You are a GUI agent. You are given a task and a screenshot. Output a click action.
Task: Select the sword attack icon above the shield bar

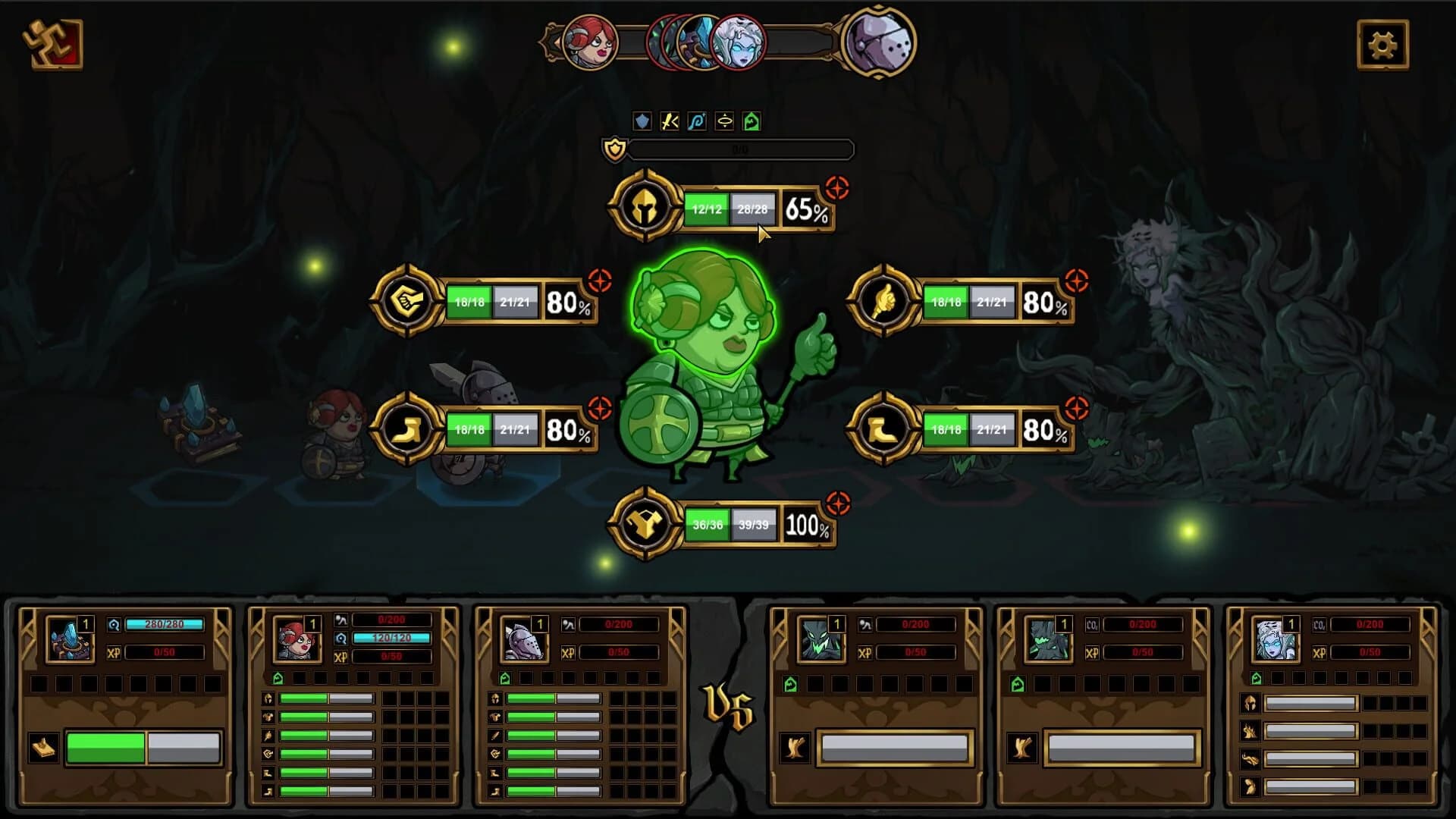[x=668, y=120]
